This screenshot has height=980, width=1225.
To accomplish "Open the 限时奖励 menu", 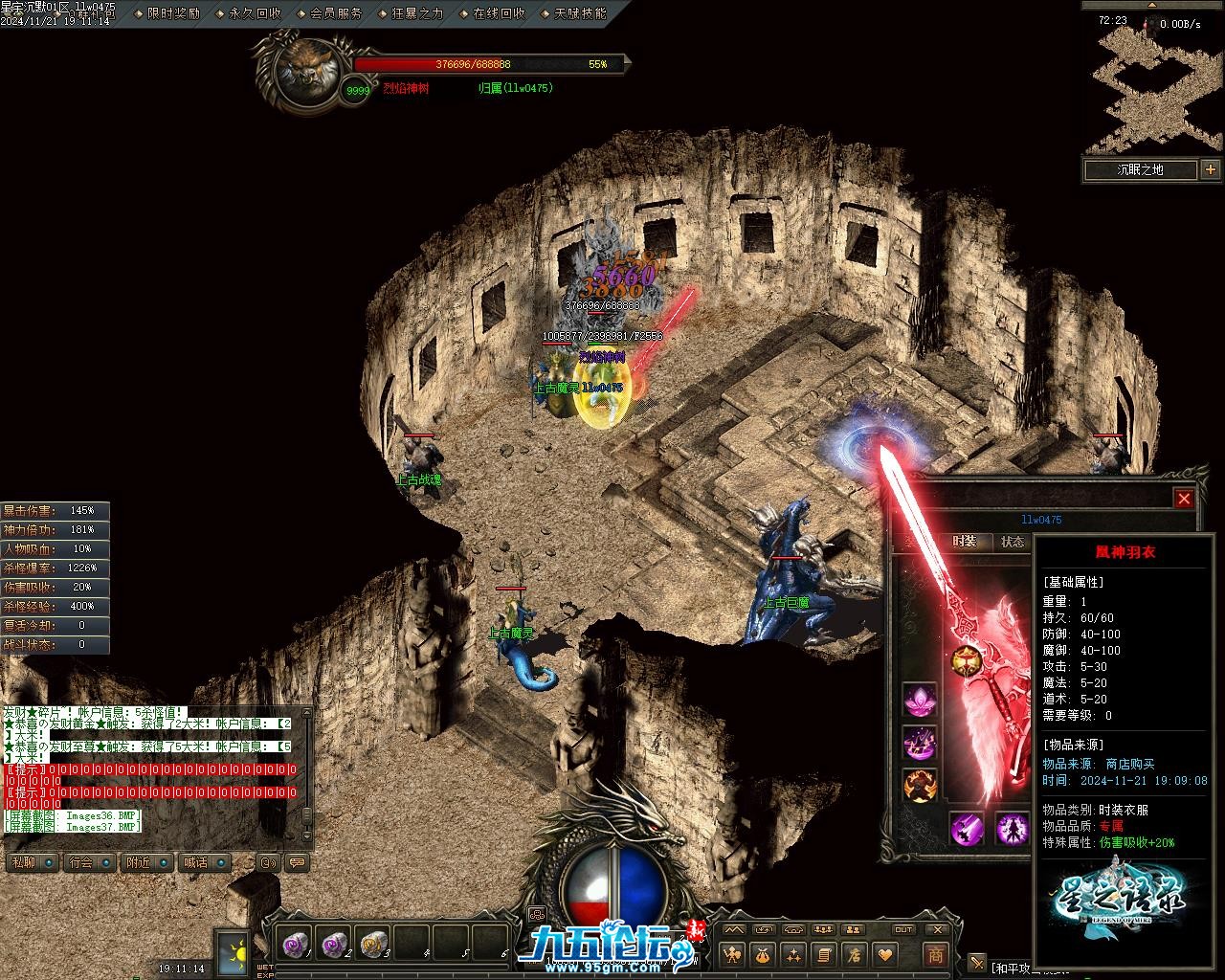I will 173,13.
